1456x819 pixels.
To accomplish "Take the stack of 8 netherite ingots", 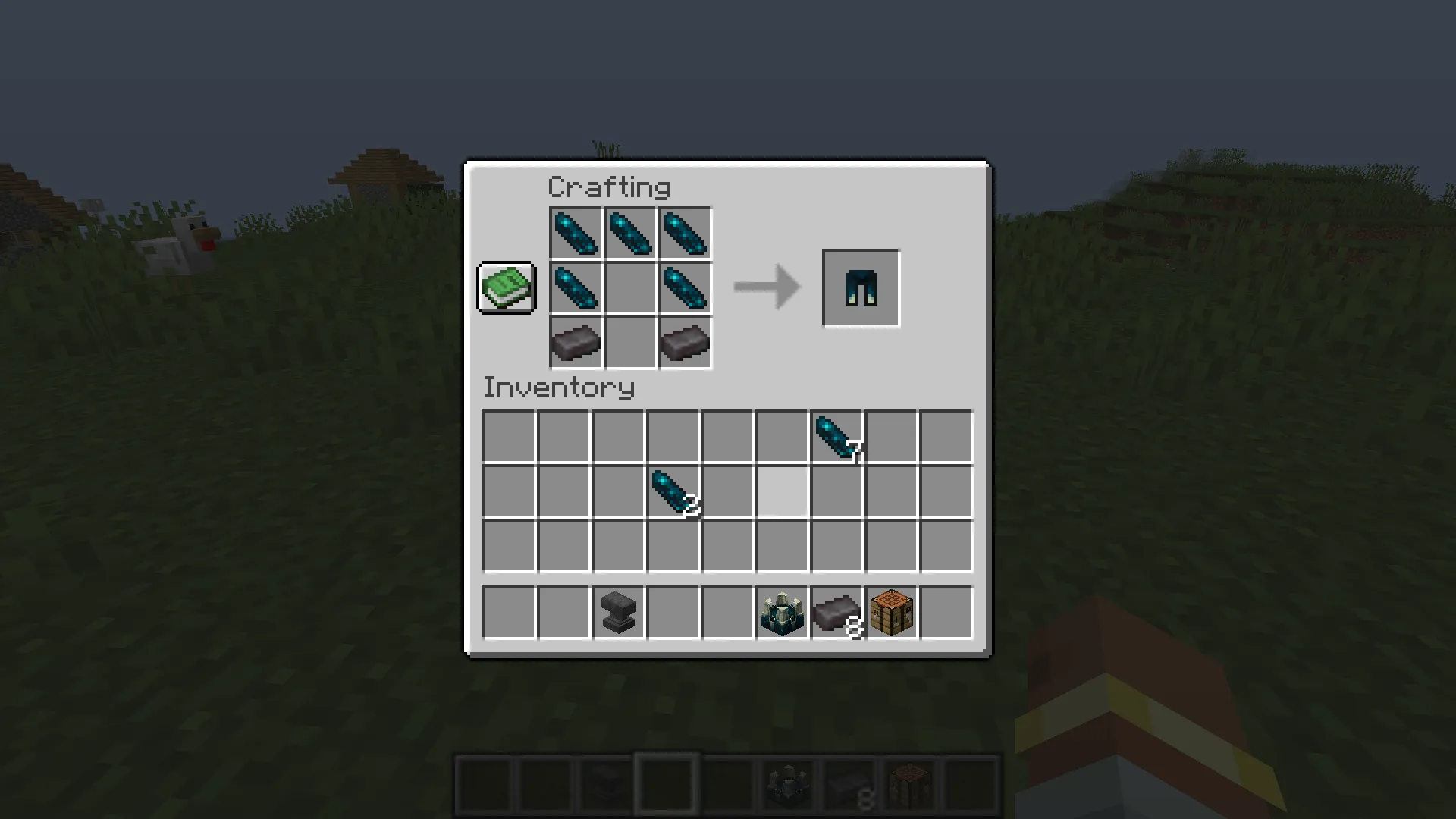I will (x=836, y=613).
